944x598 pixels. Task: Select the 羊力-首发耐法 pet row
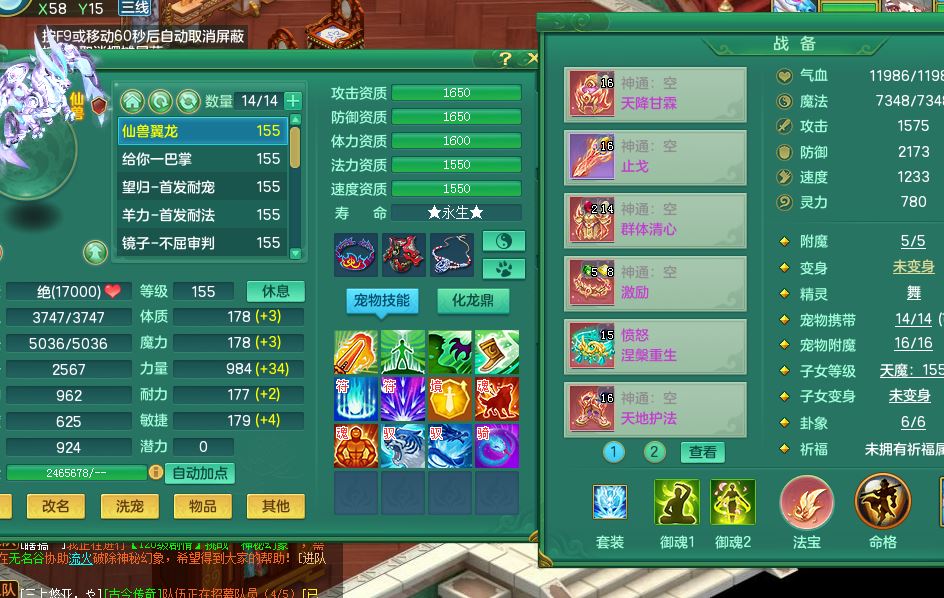(x=201, y=215)
